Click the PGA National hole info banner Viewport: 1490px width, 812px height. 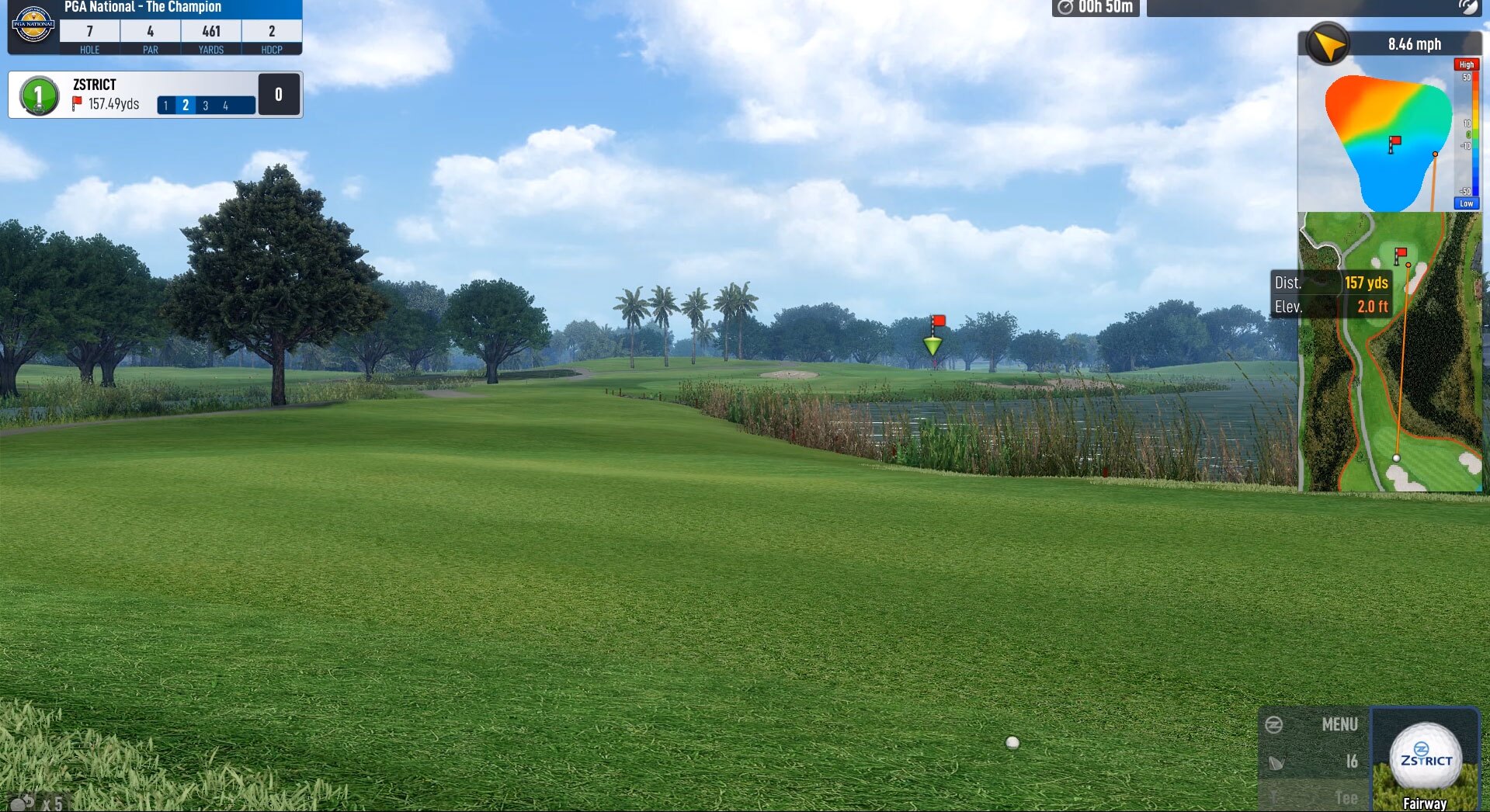coord(155,27)
